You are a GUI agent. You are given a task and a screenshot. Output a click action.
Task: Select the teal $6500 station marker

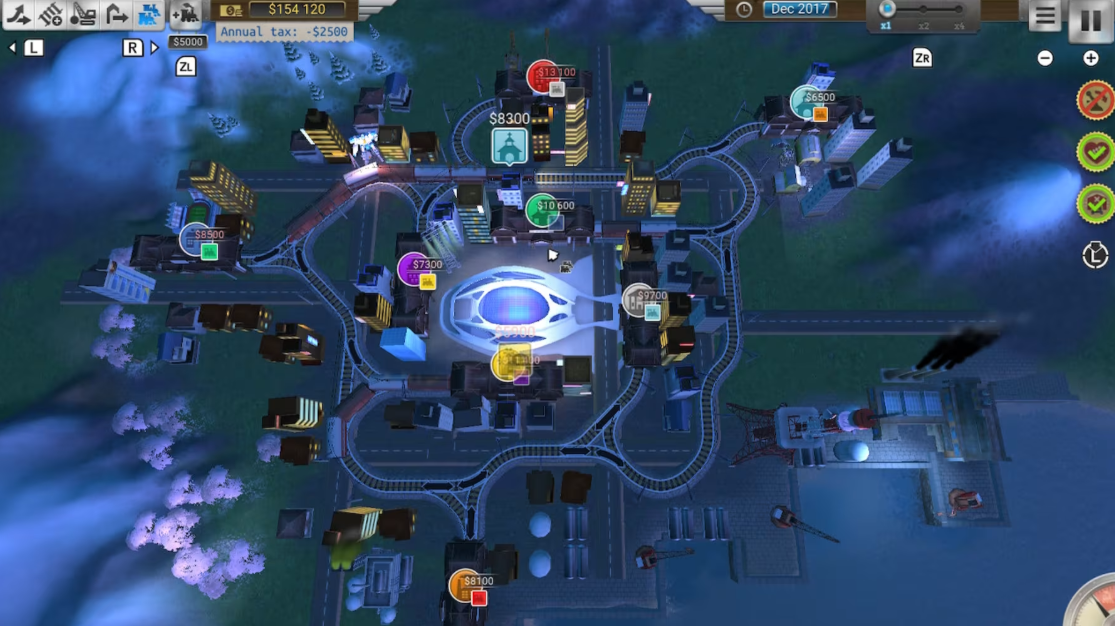click(x=806, y=101)
